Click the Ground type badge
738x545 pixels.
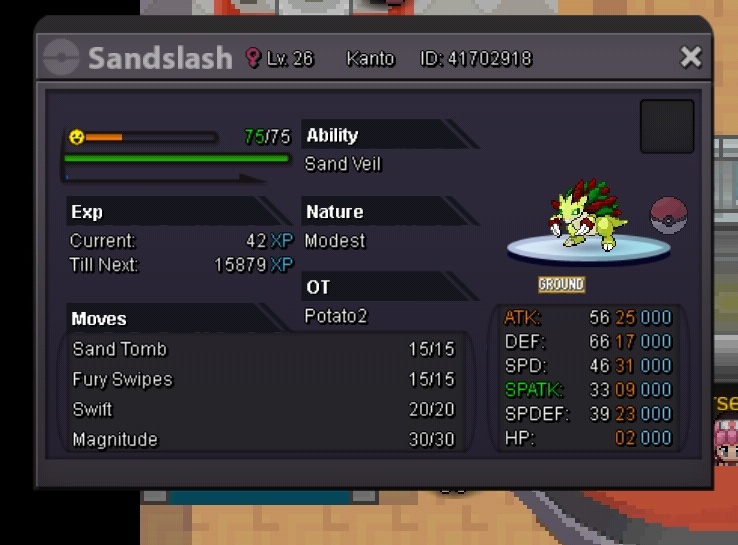(561, 285)
